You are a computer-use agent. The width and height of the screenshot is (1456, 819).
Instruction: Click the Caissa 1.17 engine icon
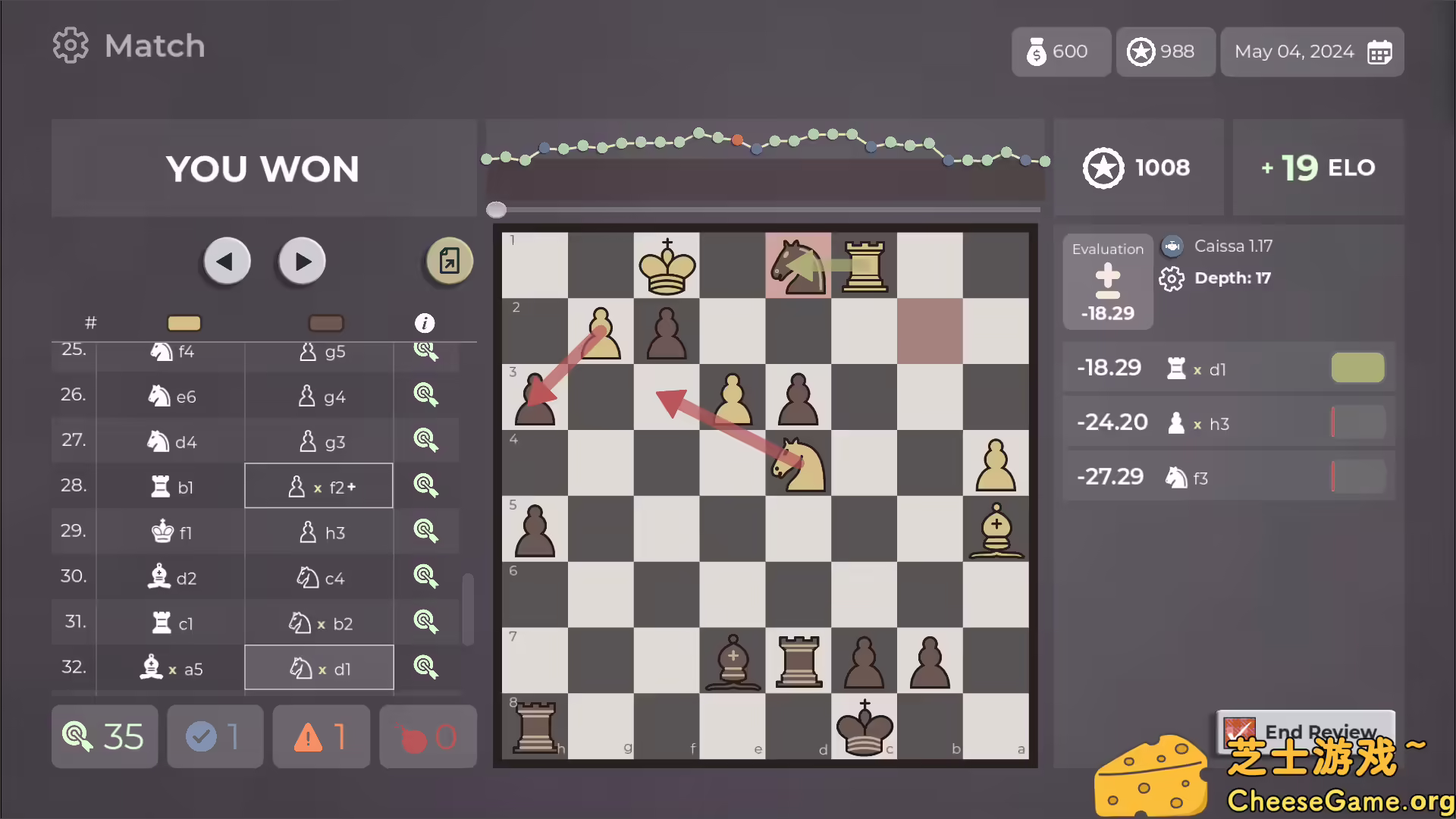tap(1172, 246)
